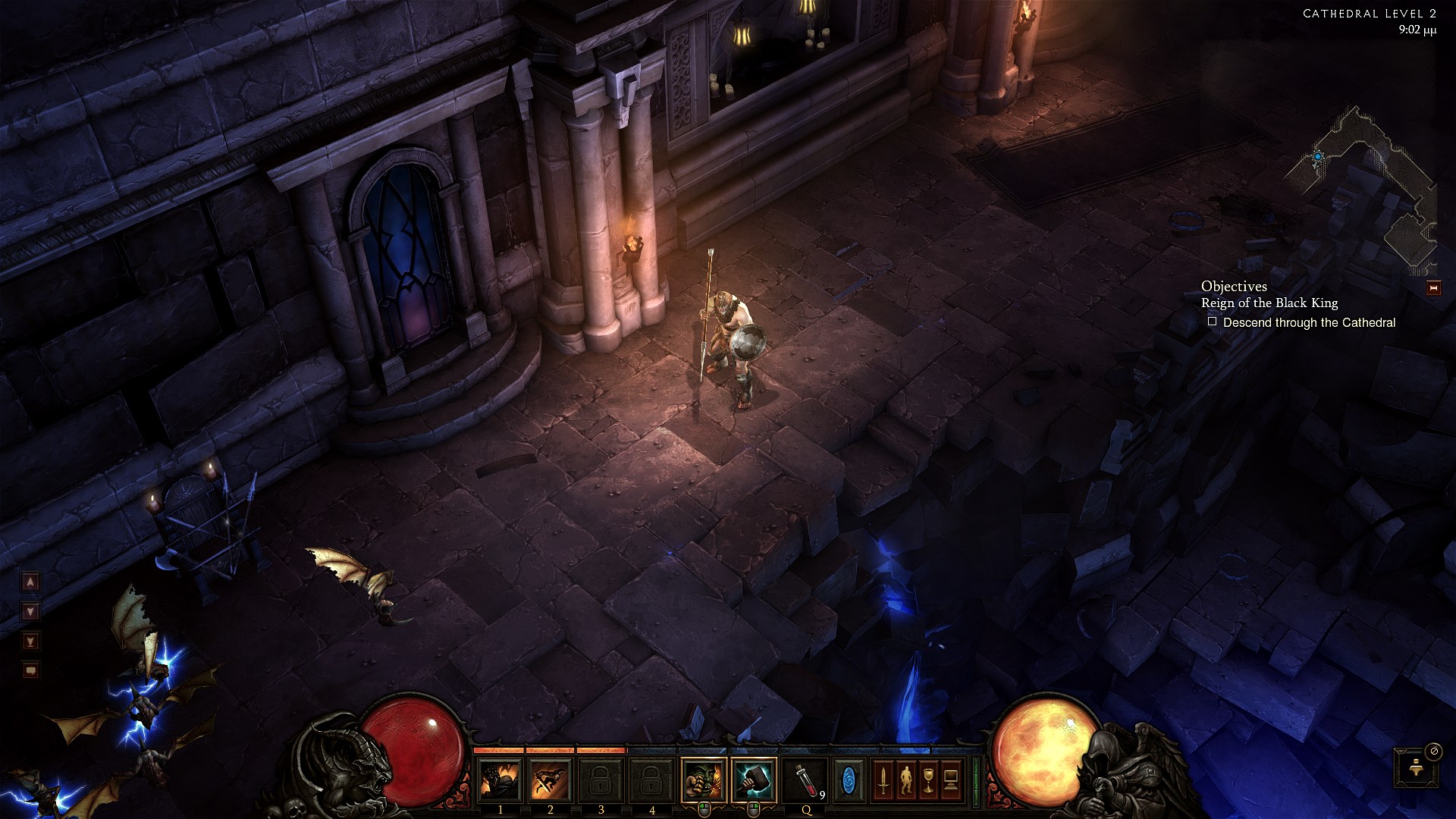Open the skills menu figure icon
The image size is (1456, 819).
905,780
